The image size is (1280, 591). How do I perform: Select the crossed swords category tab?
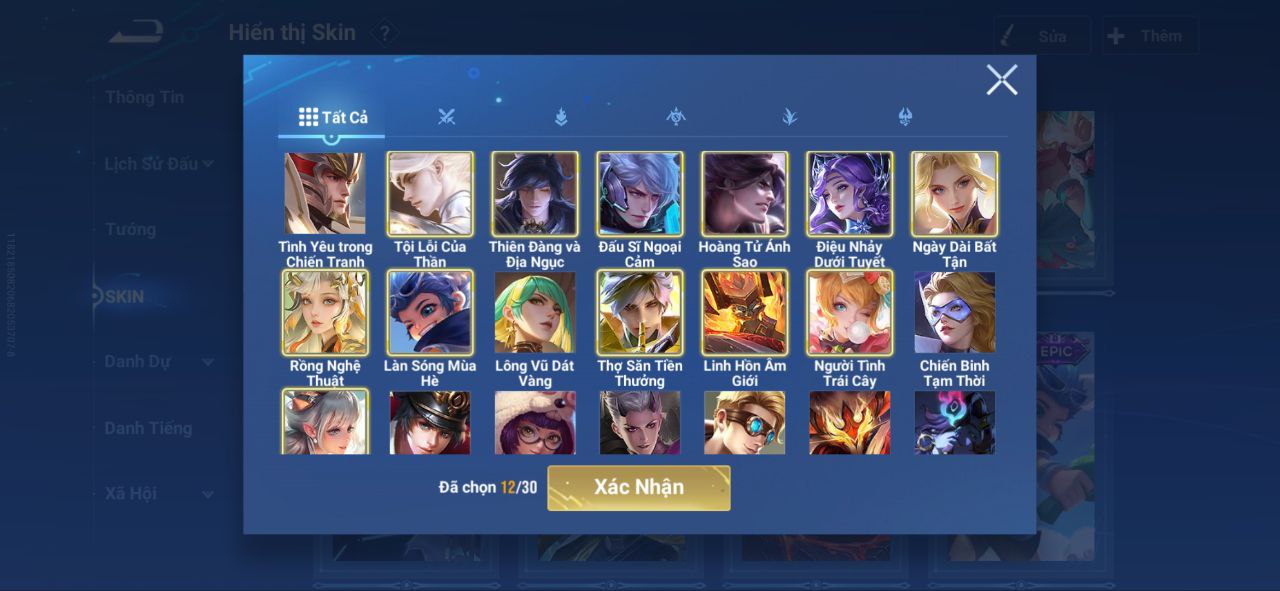pyautogui.click(x=446, y=117)
